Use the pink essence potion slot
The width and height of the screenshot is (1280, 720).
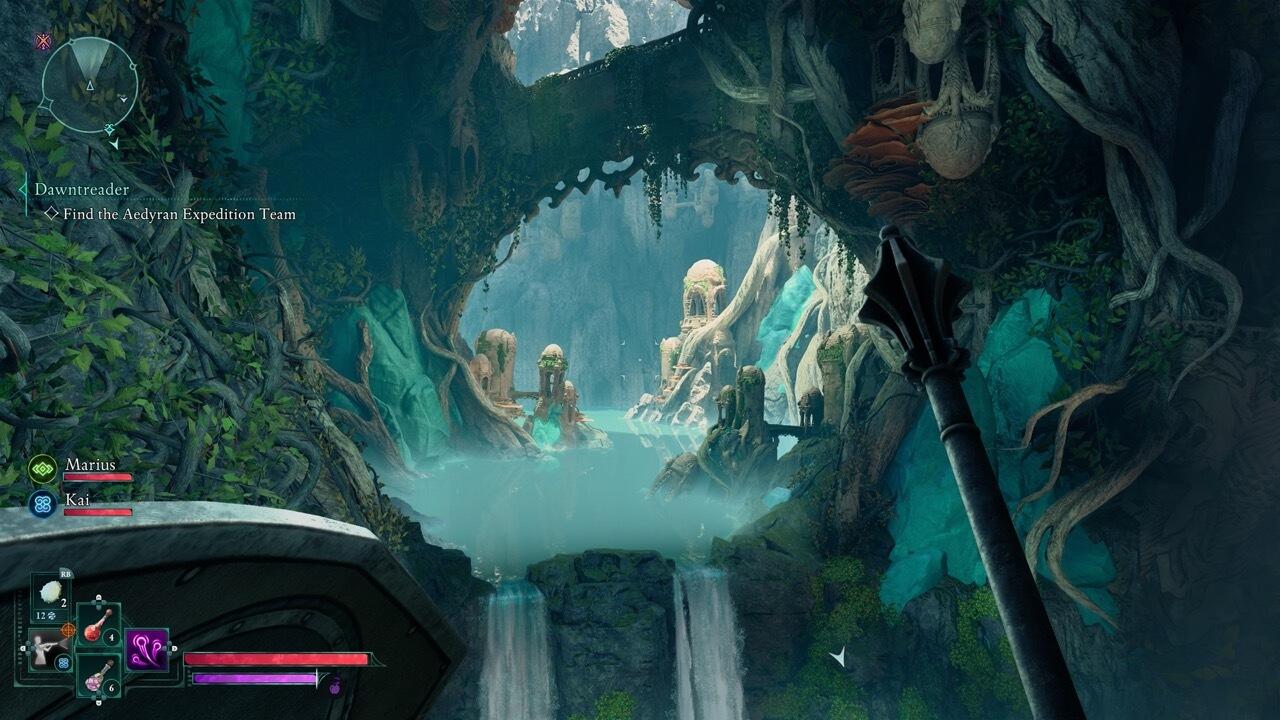click(x=98, y=676)
